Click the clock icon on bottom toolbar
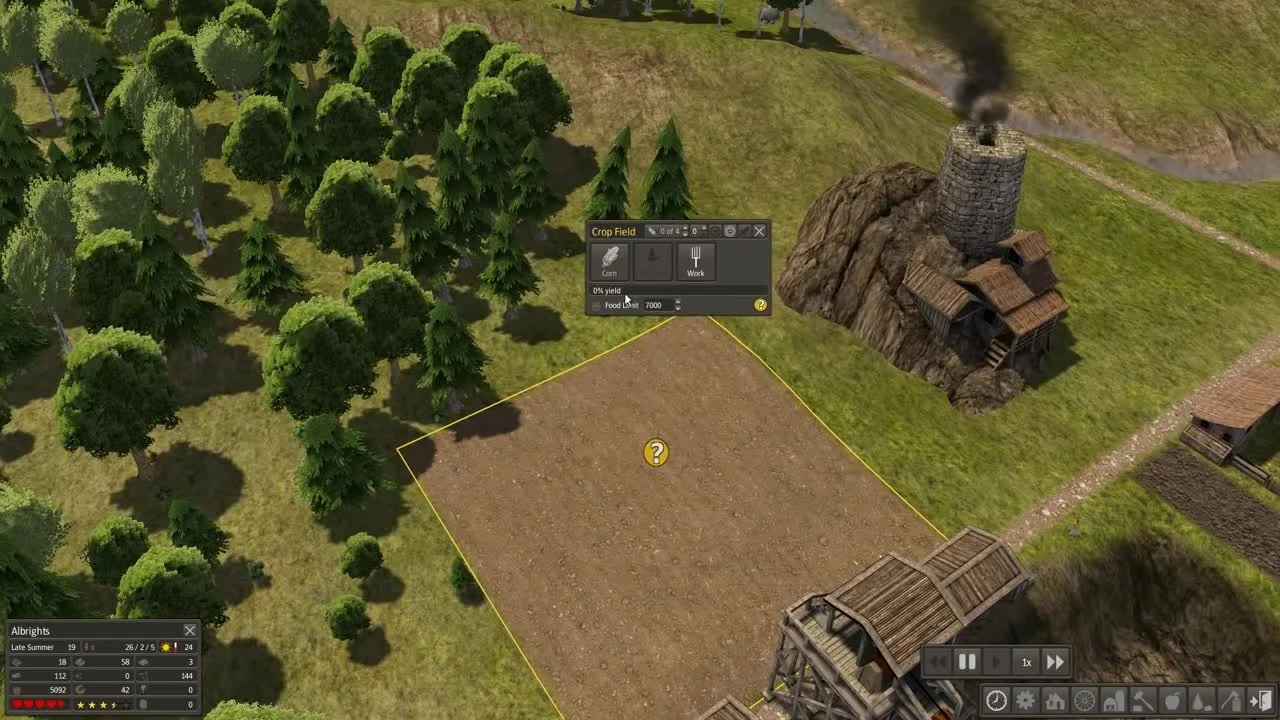 (996, 701)
